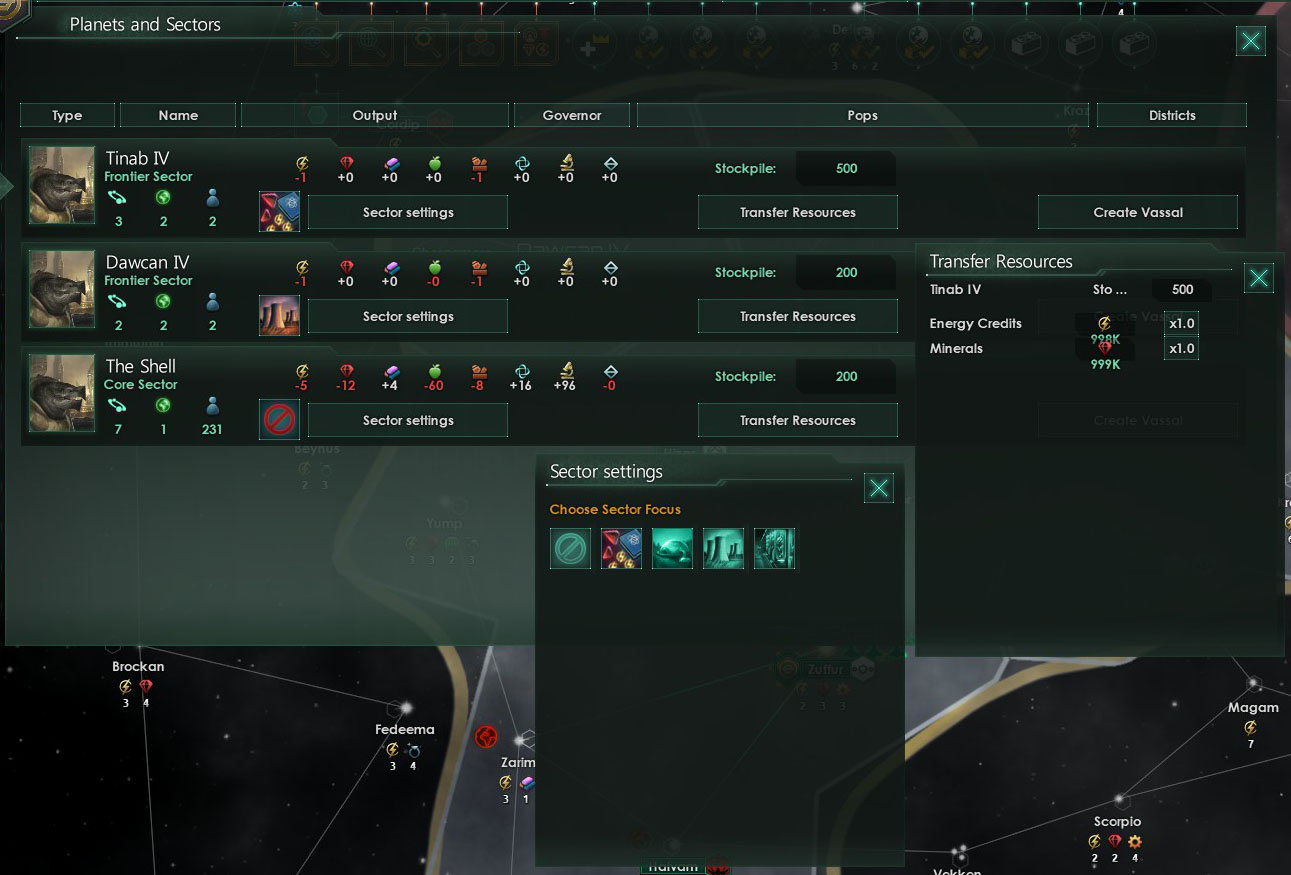Click the Governor column header
The width and height of the screenshot is (1291, 875).
[x=571, y=114]
